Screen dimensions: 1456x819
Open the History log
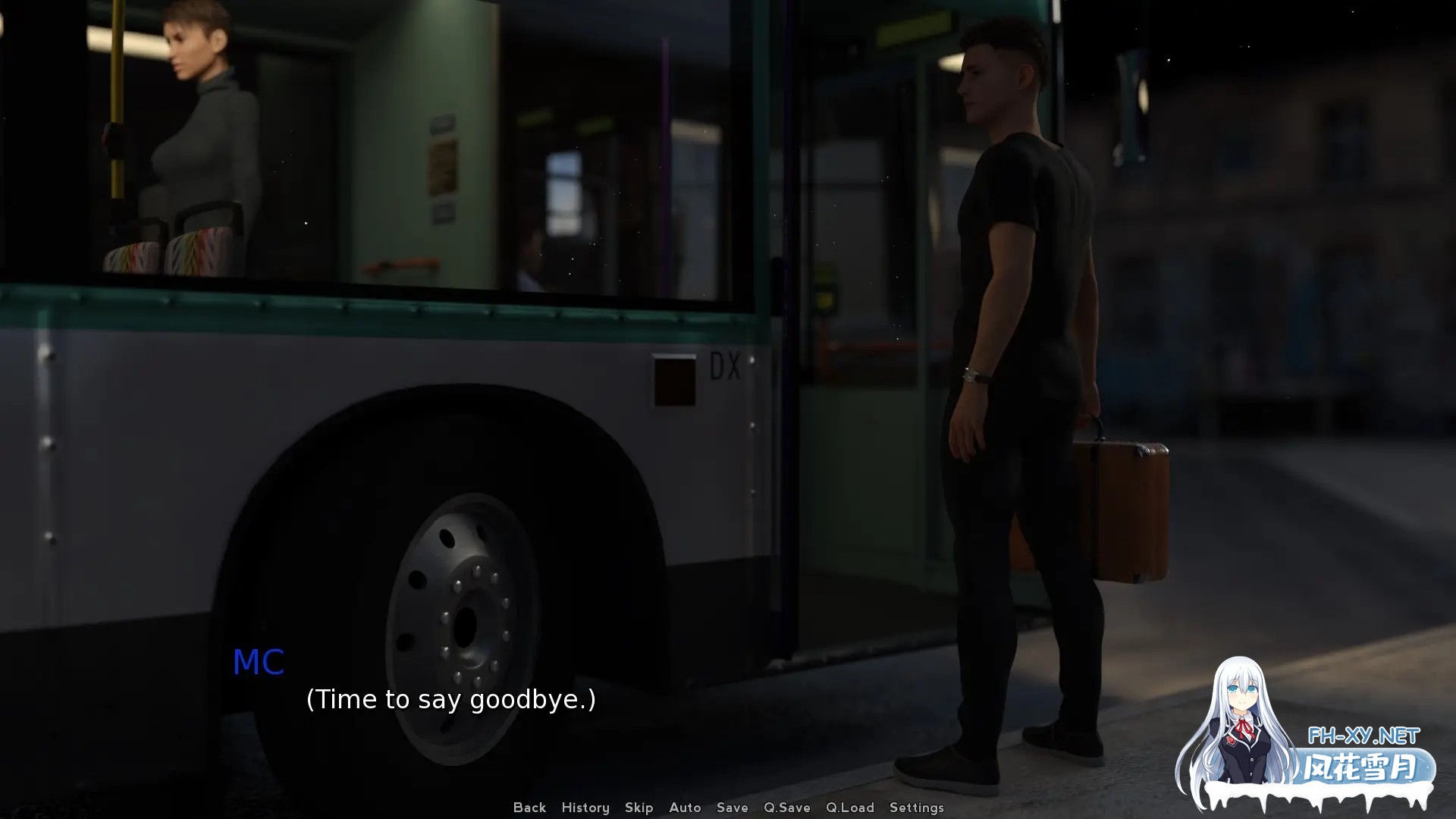pyautogui.click(x=585, y=808)
